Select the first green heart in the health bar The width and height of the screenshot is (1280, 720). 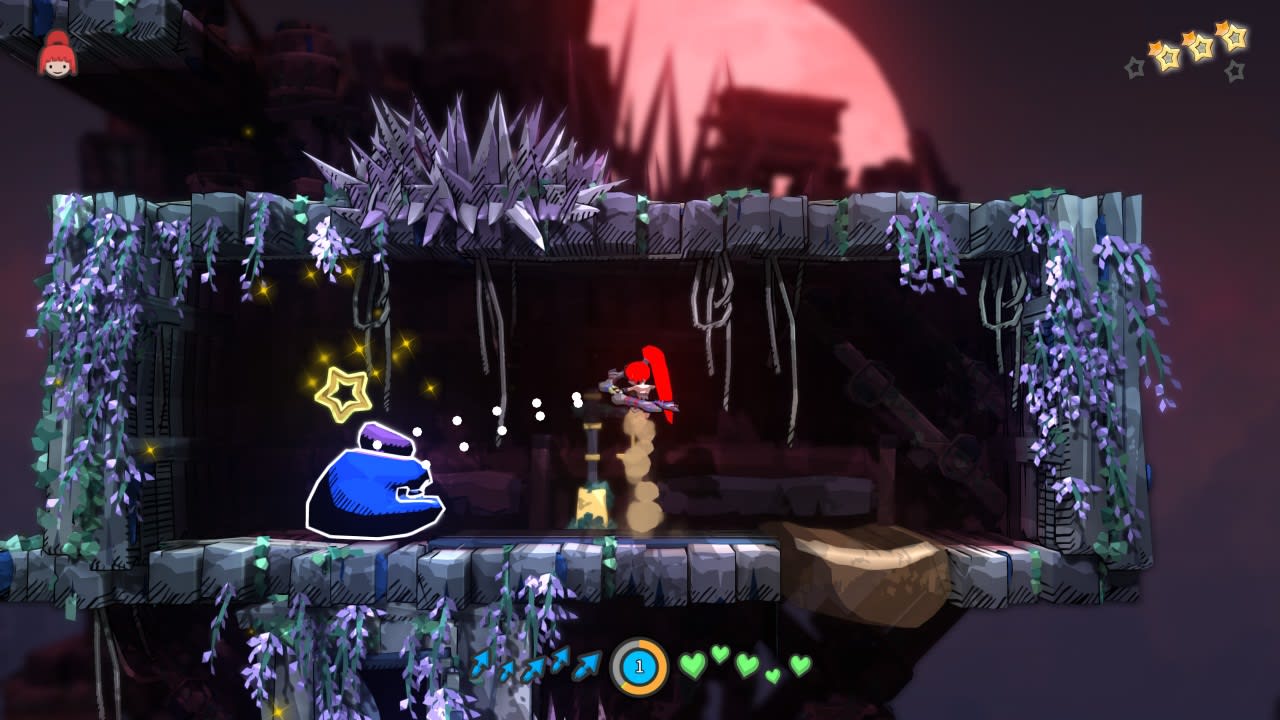693,666
